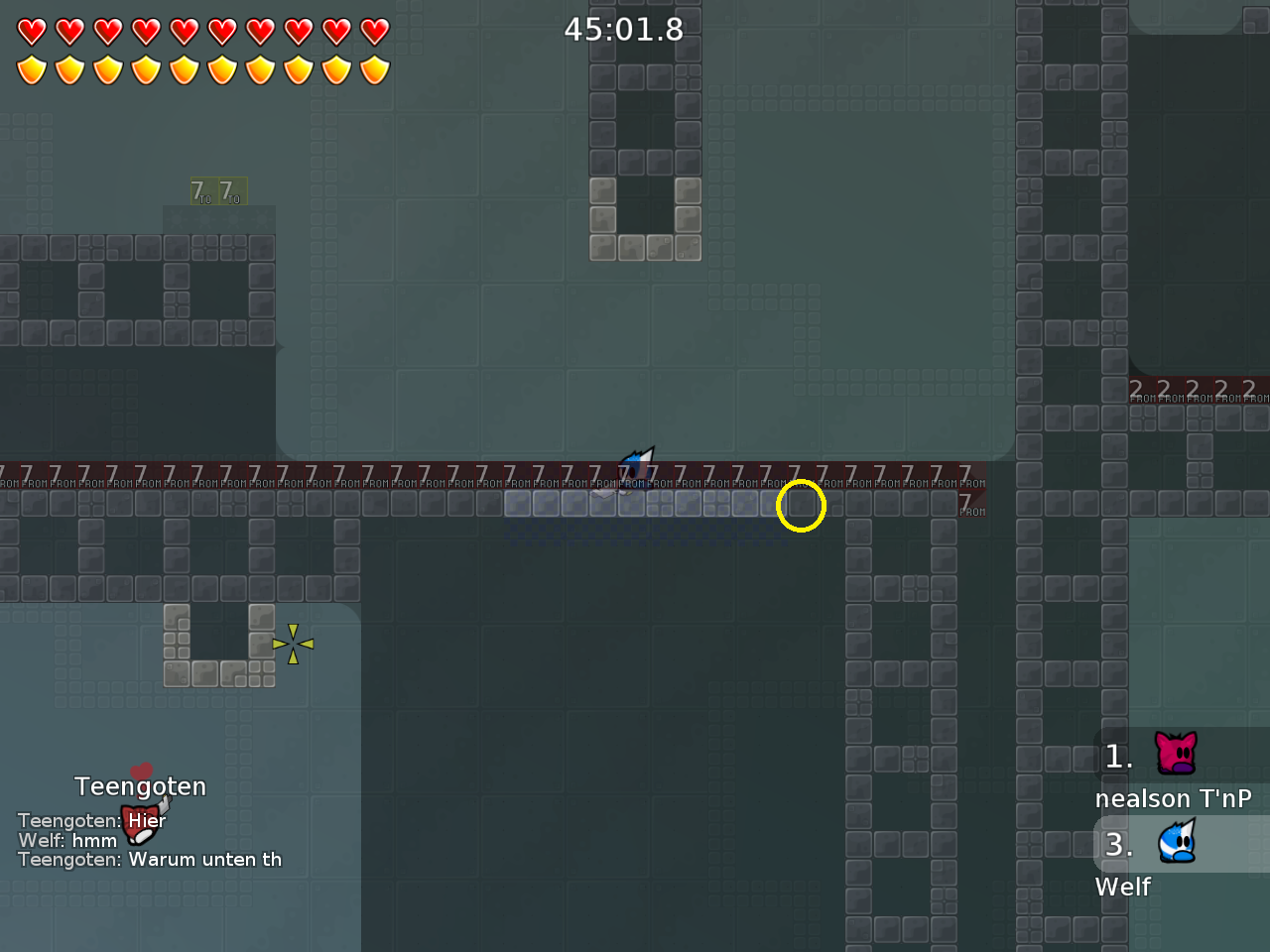Click the yellow circle marker on the platform

point(801,505)
